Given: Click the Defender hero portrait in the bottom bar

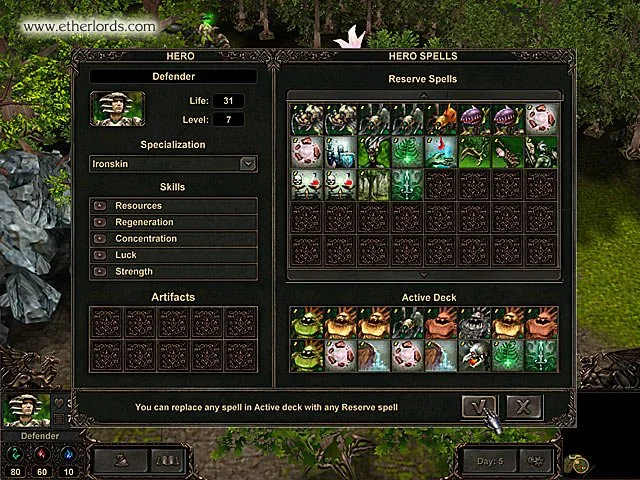Looking at the screenshot, I should pyautogui.click(x=27, y=410).
